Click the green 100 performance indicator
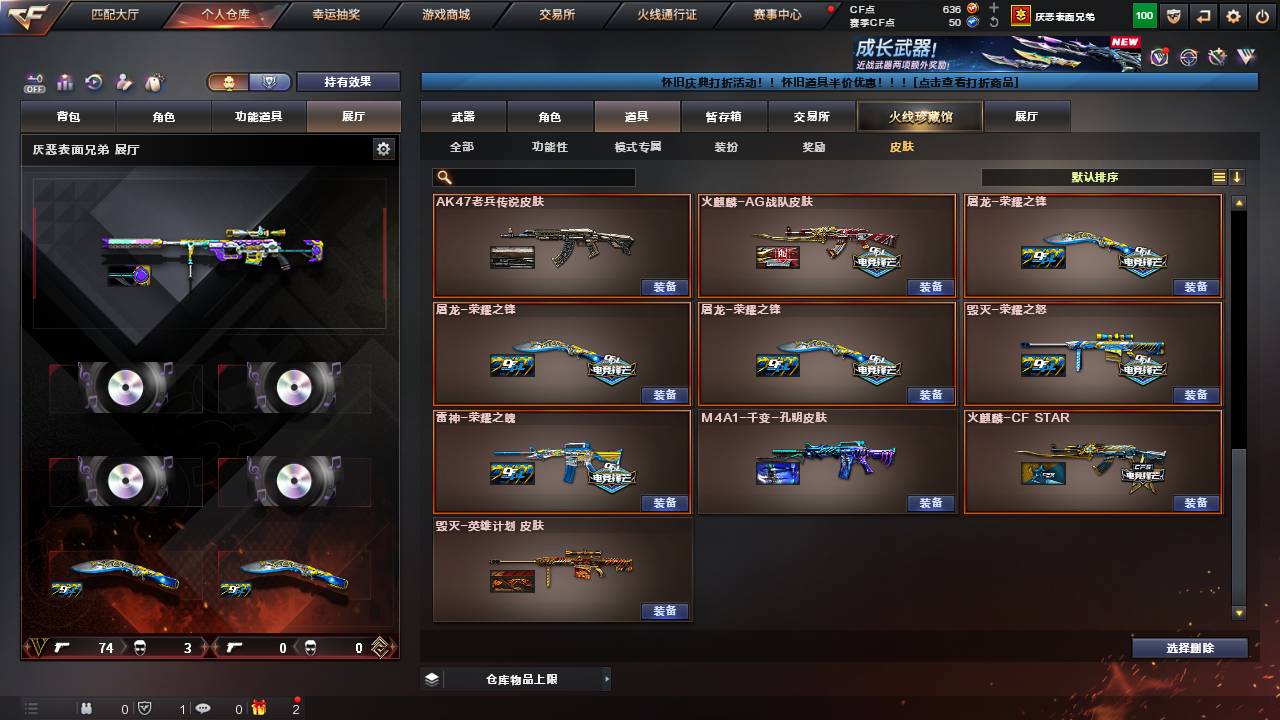The width and height of the screenshot is (1280, 720). [1143, 16]
